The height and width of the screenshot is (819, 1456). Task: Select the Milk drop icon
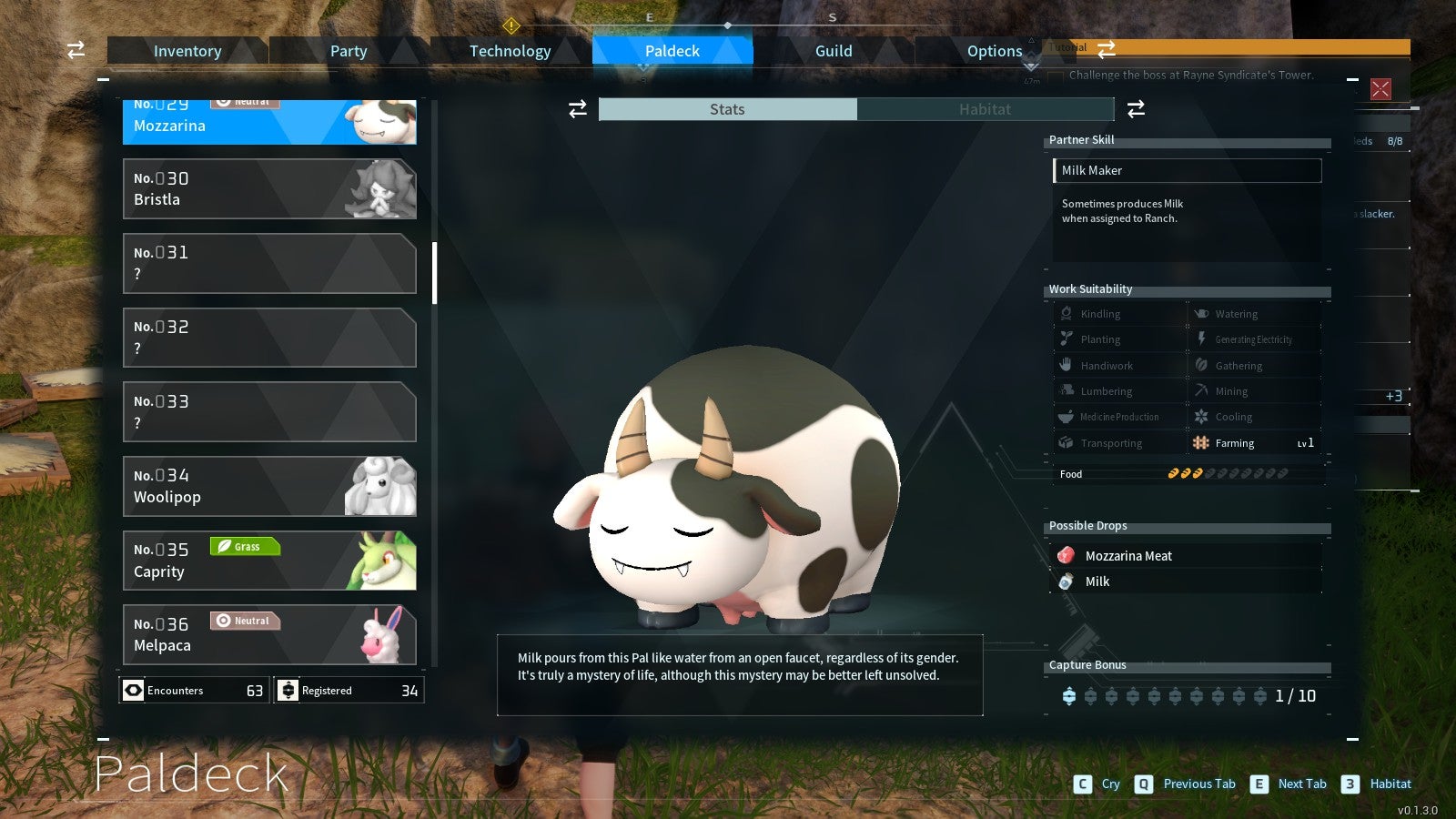[1066, 581]
